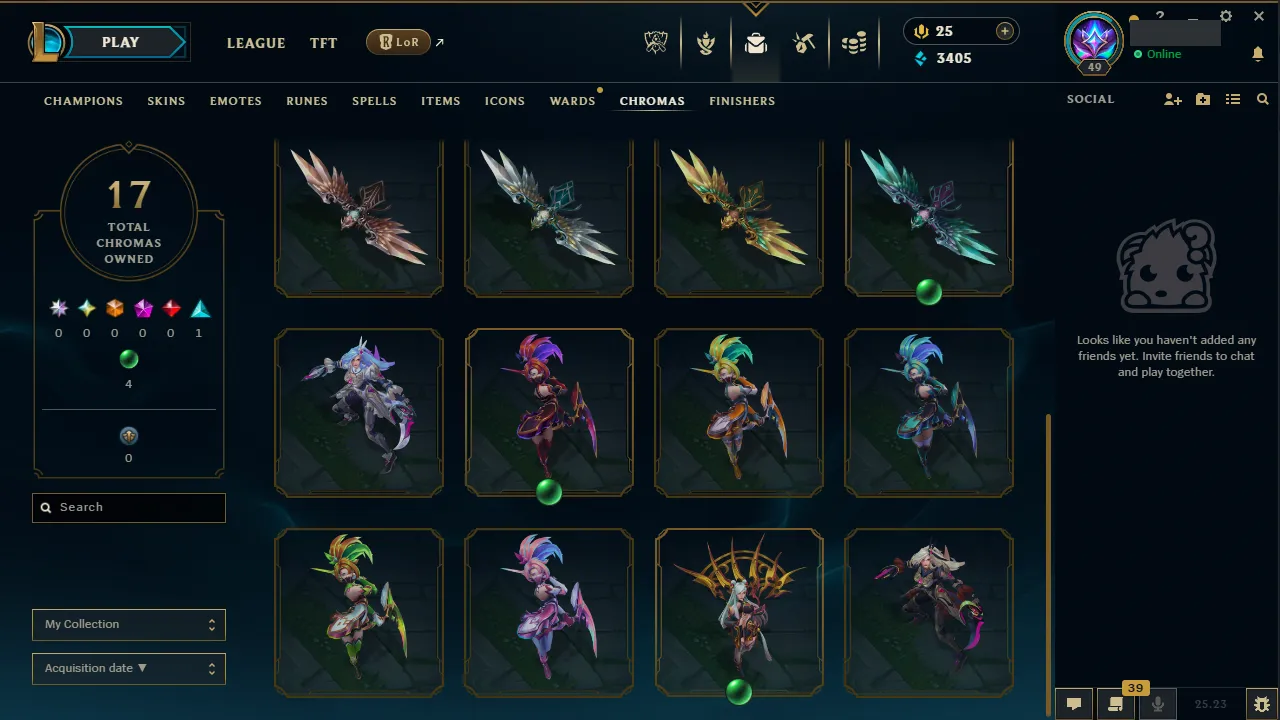This screenshot has width=1280, height=720.
Task: Mute the microphone
Action: (x=1157, y=703)
